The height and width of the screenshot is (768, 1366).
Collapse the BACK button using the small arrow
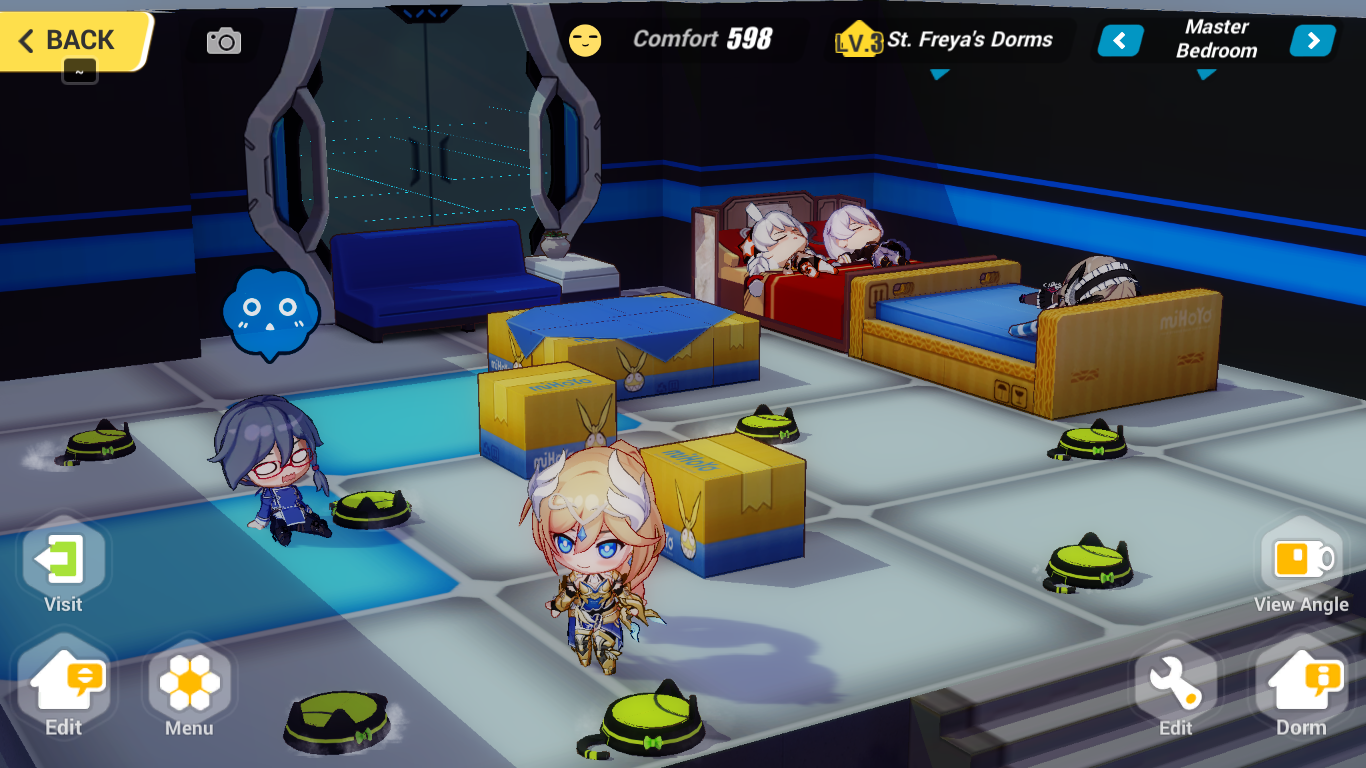[79, 72]
